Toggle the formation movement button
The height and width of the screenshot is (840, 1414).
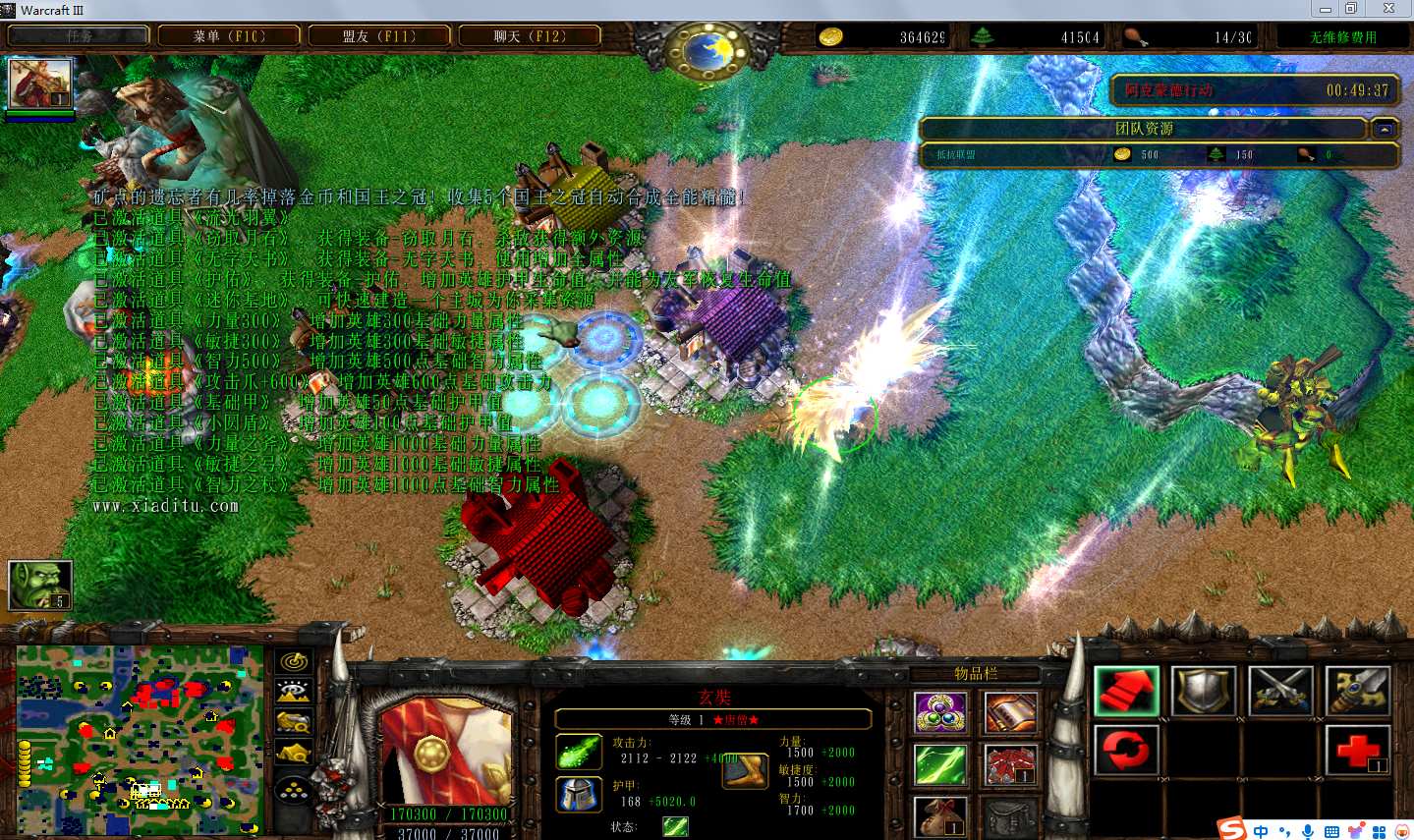coord(294,789)
